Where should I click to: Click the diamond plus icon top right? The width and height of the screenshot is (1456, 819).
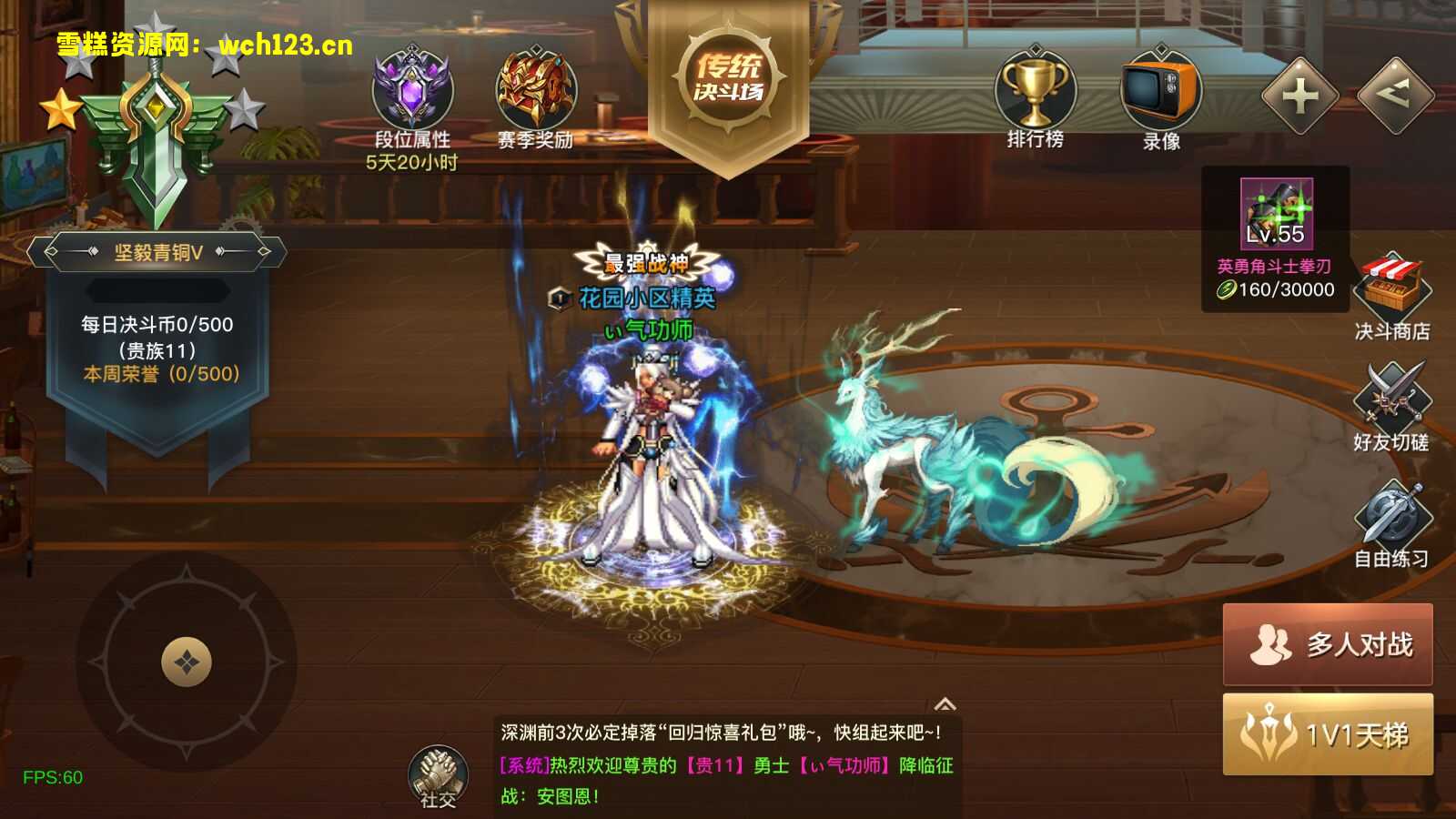(1299, 96)
